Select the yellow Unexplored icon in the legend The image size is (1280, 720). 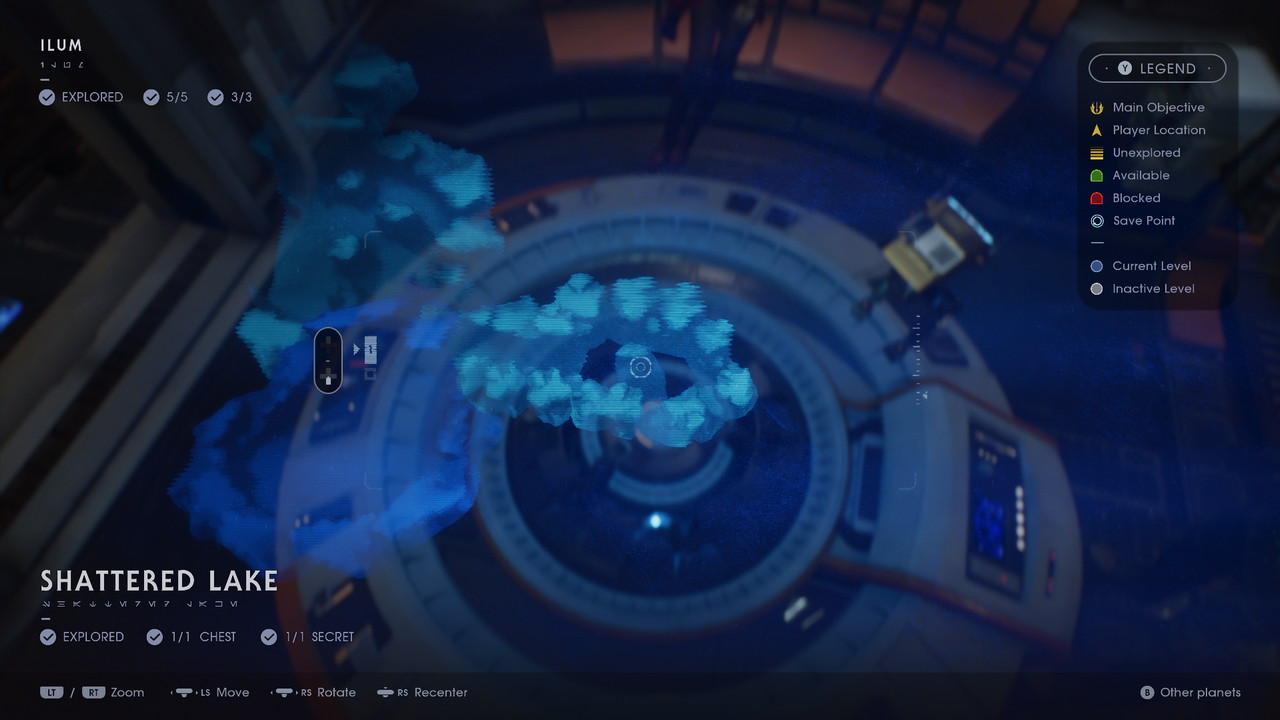click(1097, 152)
